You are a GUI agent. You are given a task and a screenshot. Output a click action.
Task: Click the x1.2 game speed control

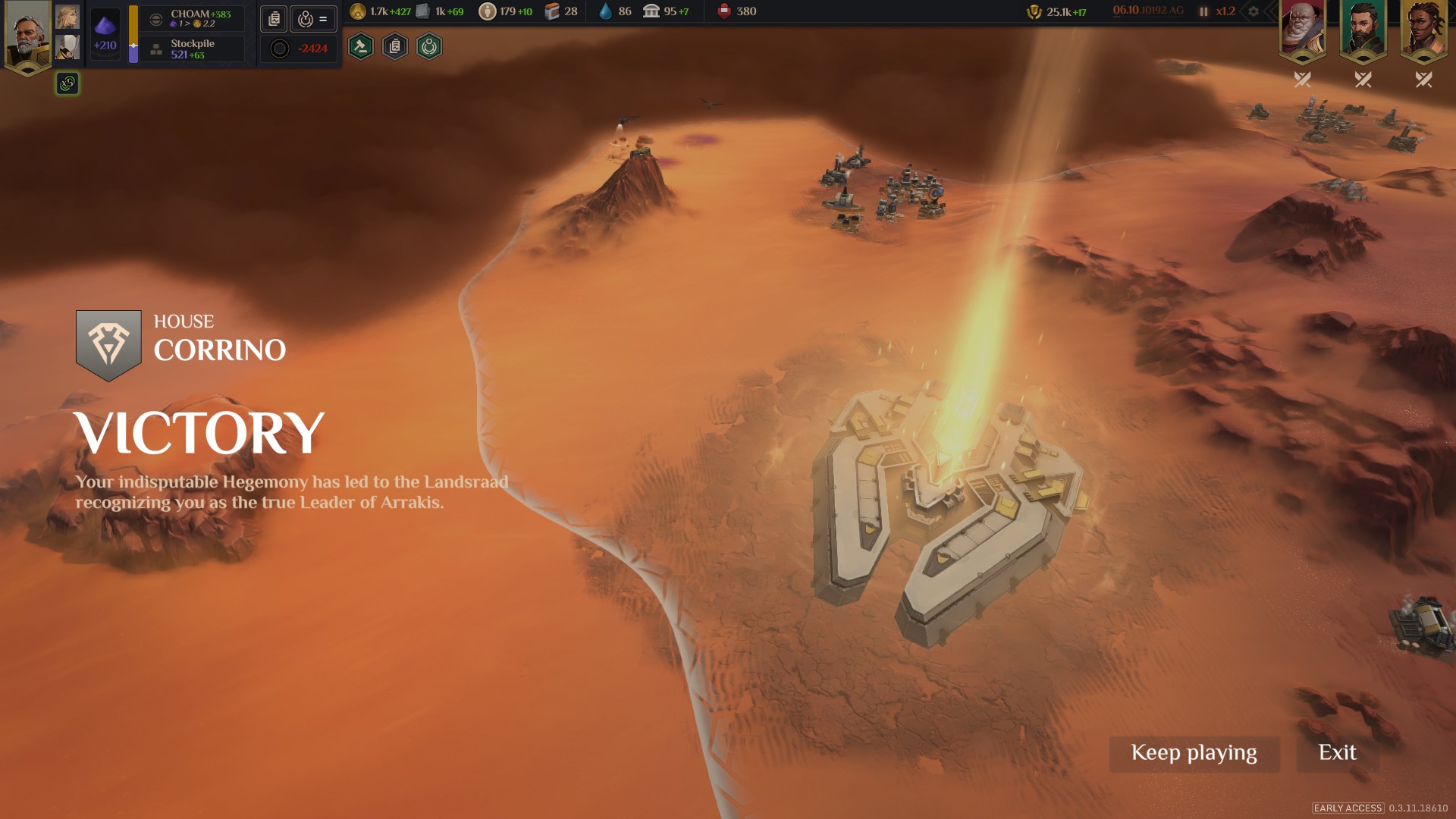coord(1225,11)
